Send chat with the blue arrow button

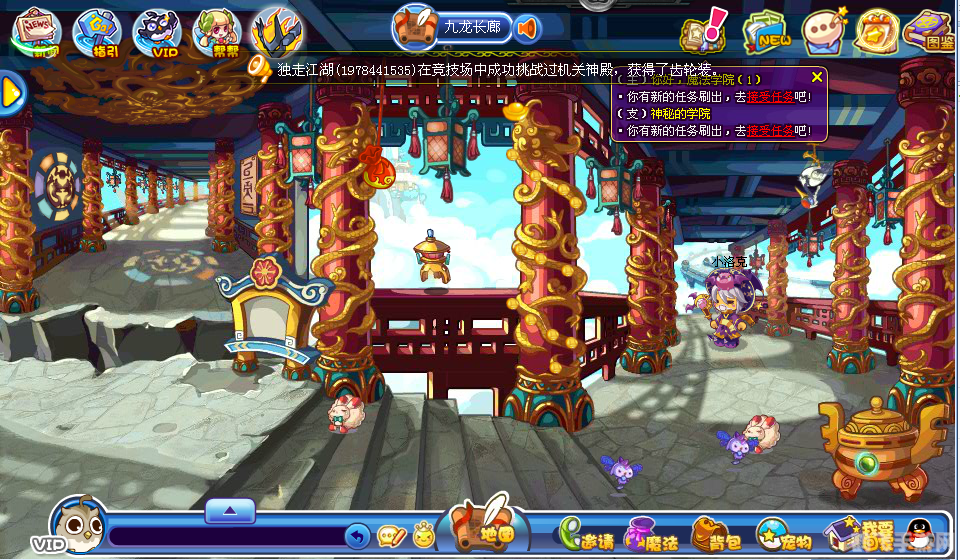(x=357, y=537)
